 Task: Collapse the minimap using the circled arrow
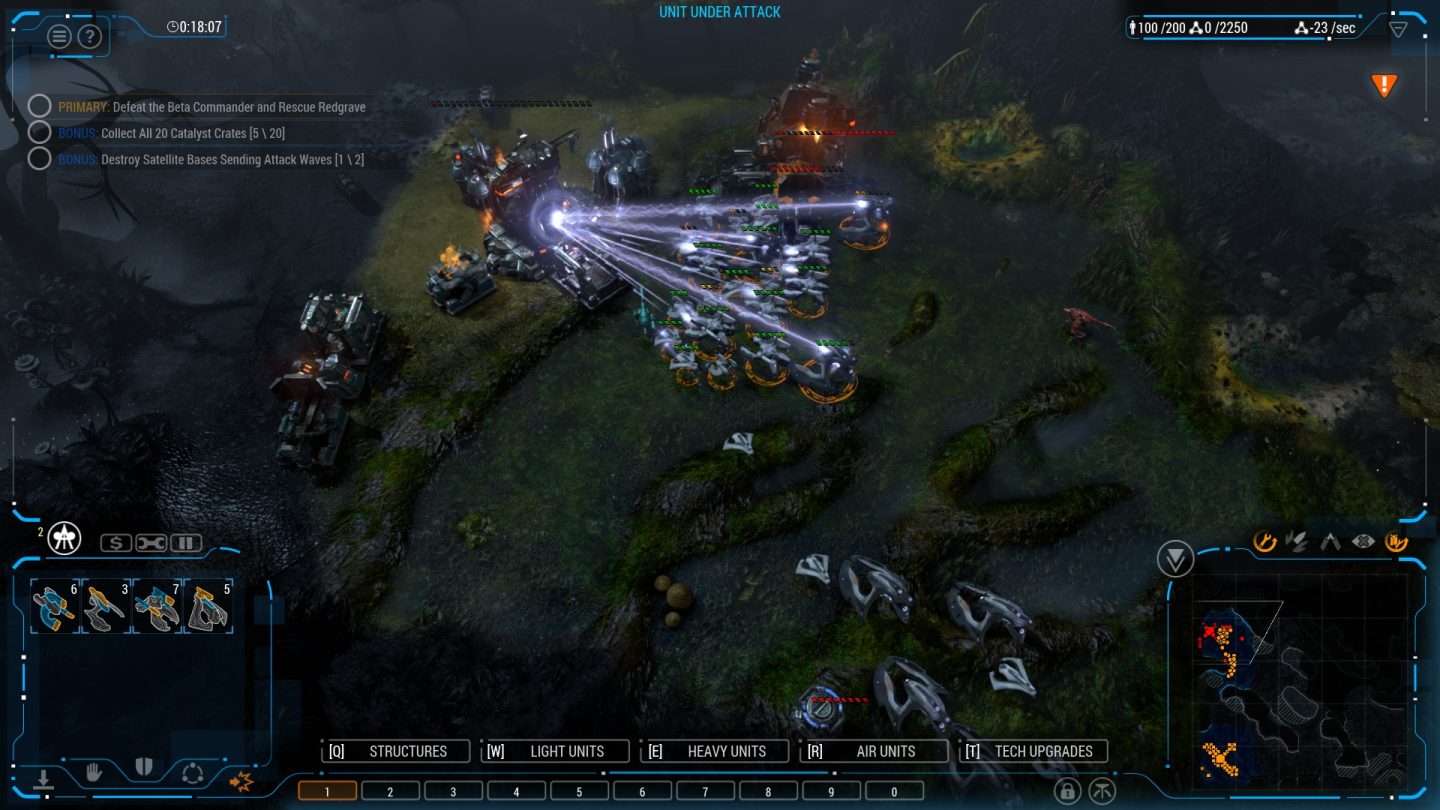[x=1175, y=557]
